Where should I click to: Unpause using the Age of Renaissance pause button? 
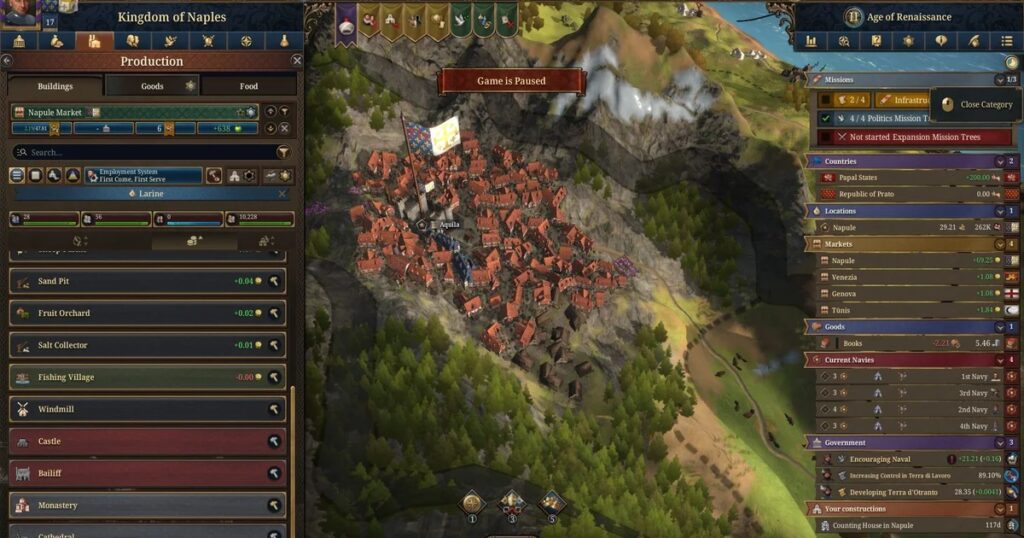pyautogui.click(x=853, y=17)
